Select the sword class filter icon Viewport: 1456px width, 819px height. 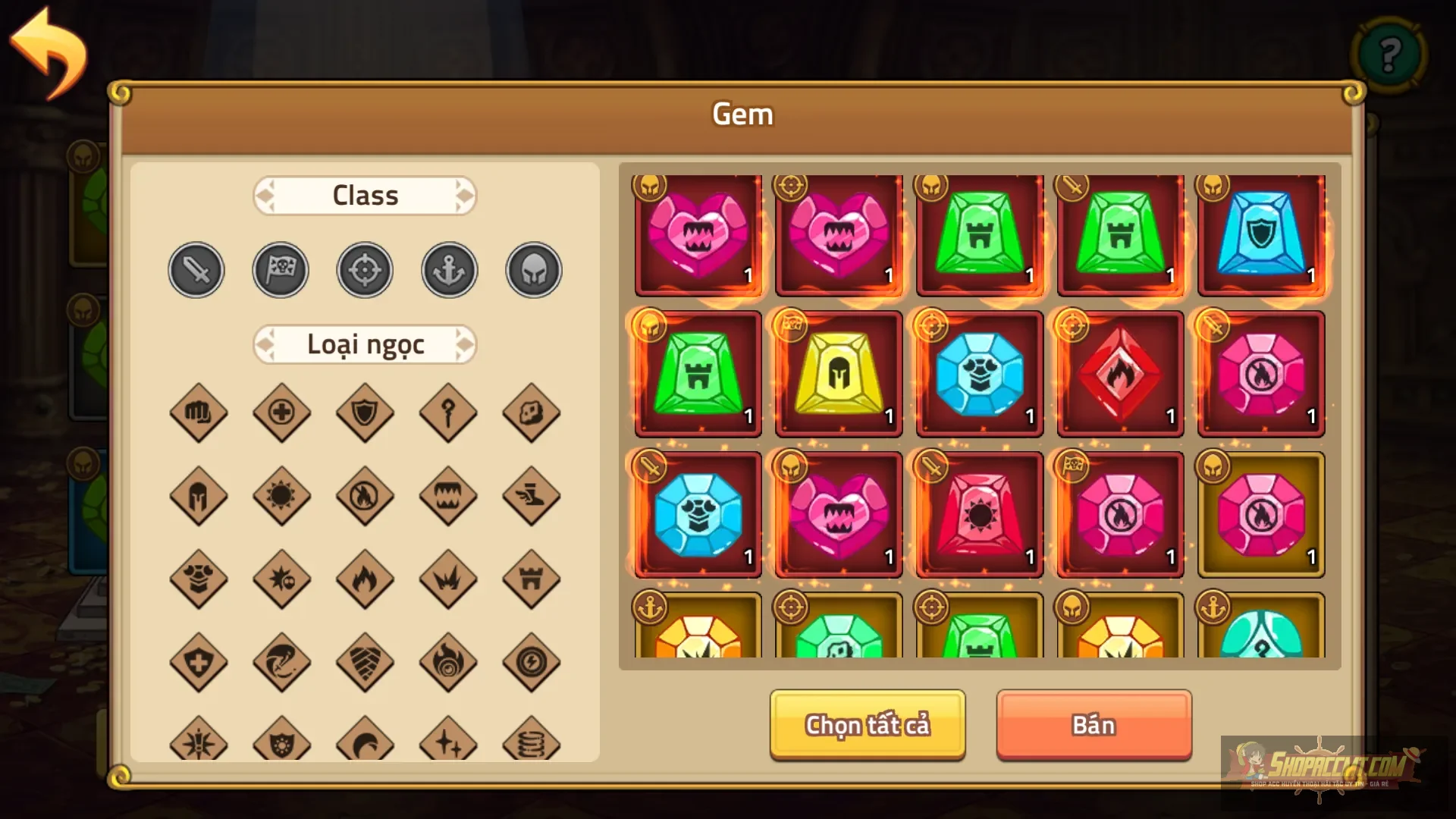click(x=196, y=270)
